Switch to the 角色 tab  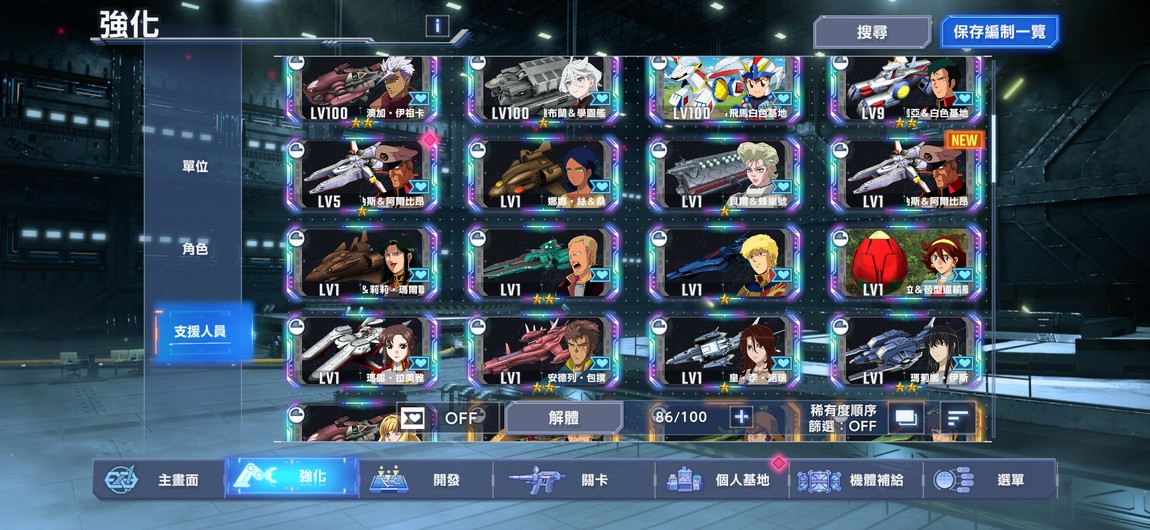[195, 249]
